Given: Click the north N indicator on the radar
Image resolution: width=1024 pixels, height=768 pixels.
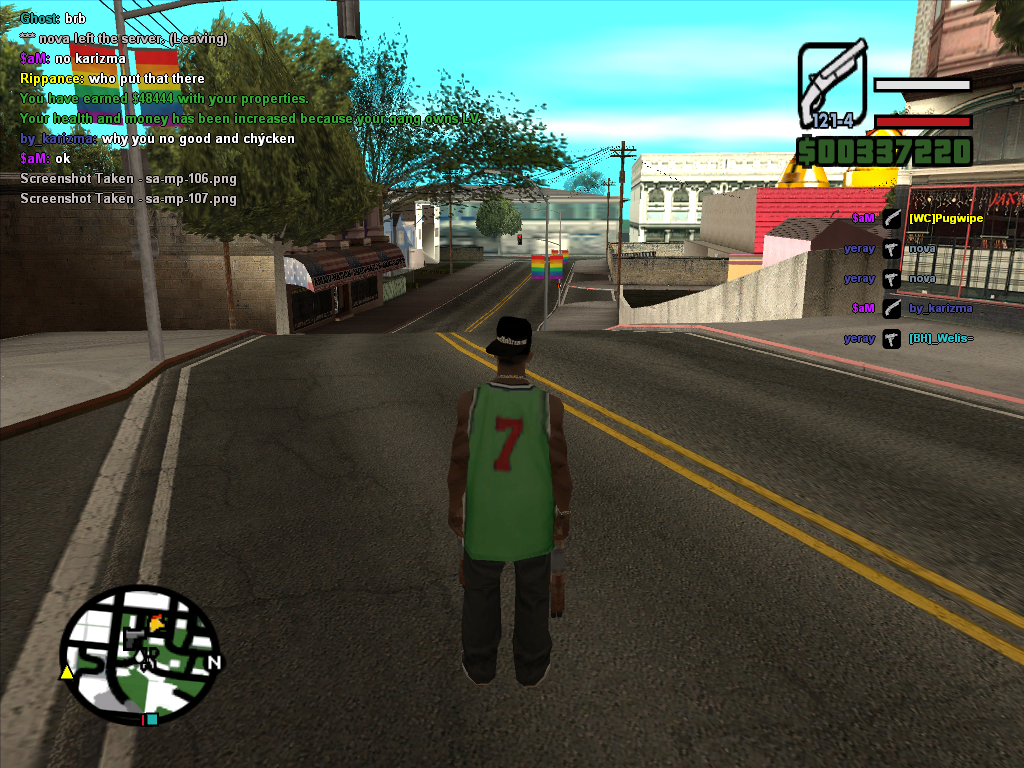Looking at the screenshot, I should tap(214, 662).
